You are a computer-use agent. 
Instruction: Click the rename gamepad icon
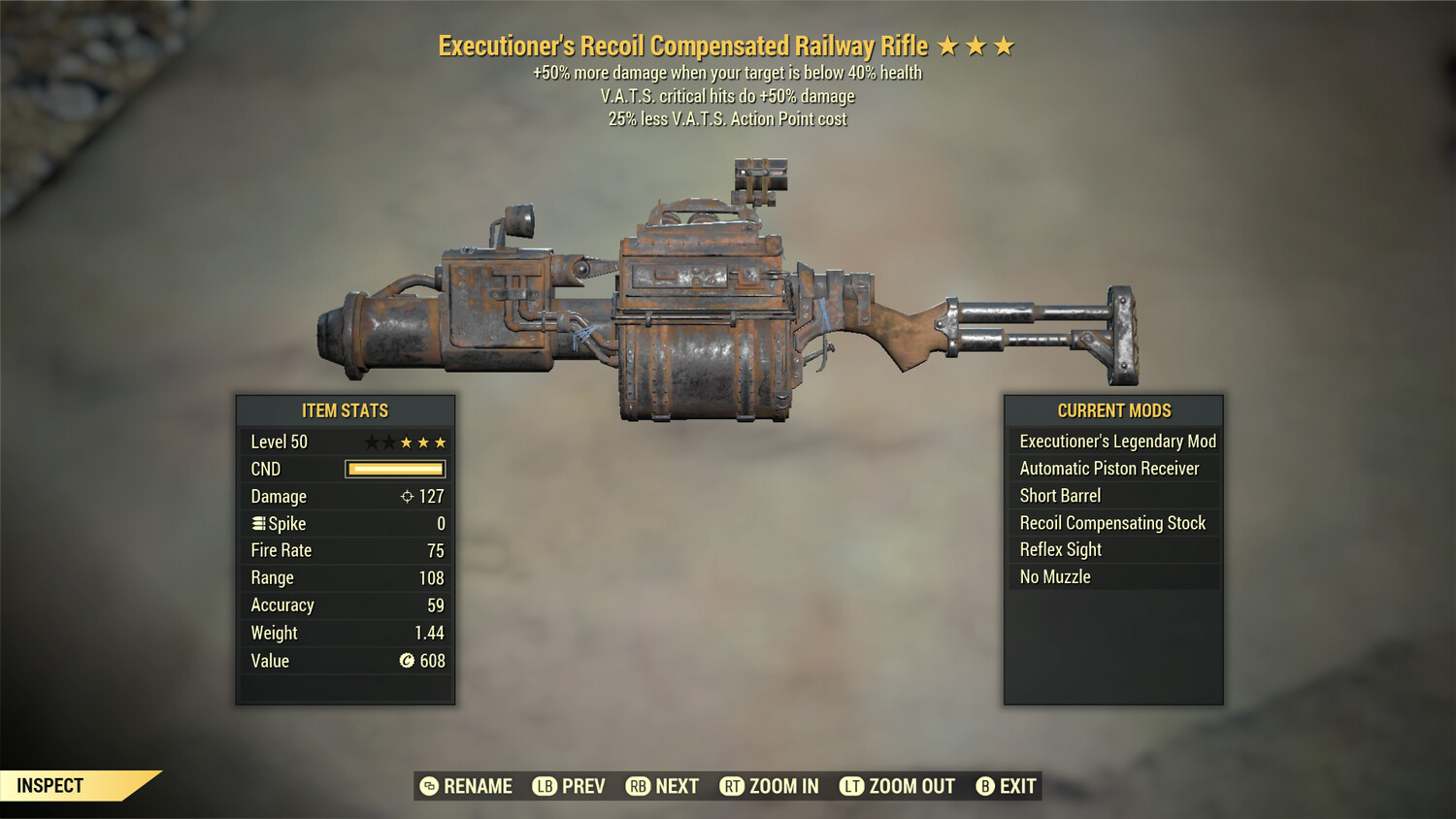coord(427,786)
